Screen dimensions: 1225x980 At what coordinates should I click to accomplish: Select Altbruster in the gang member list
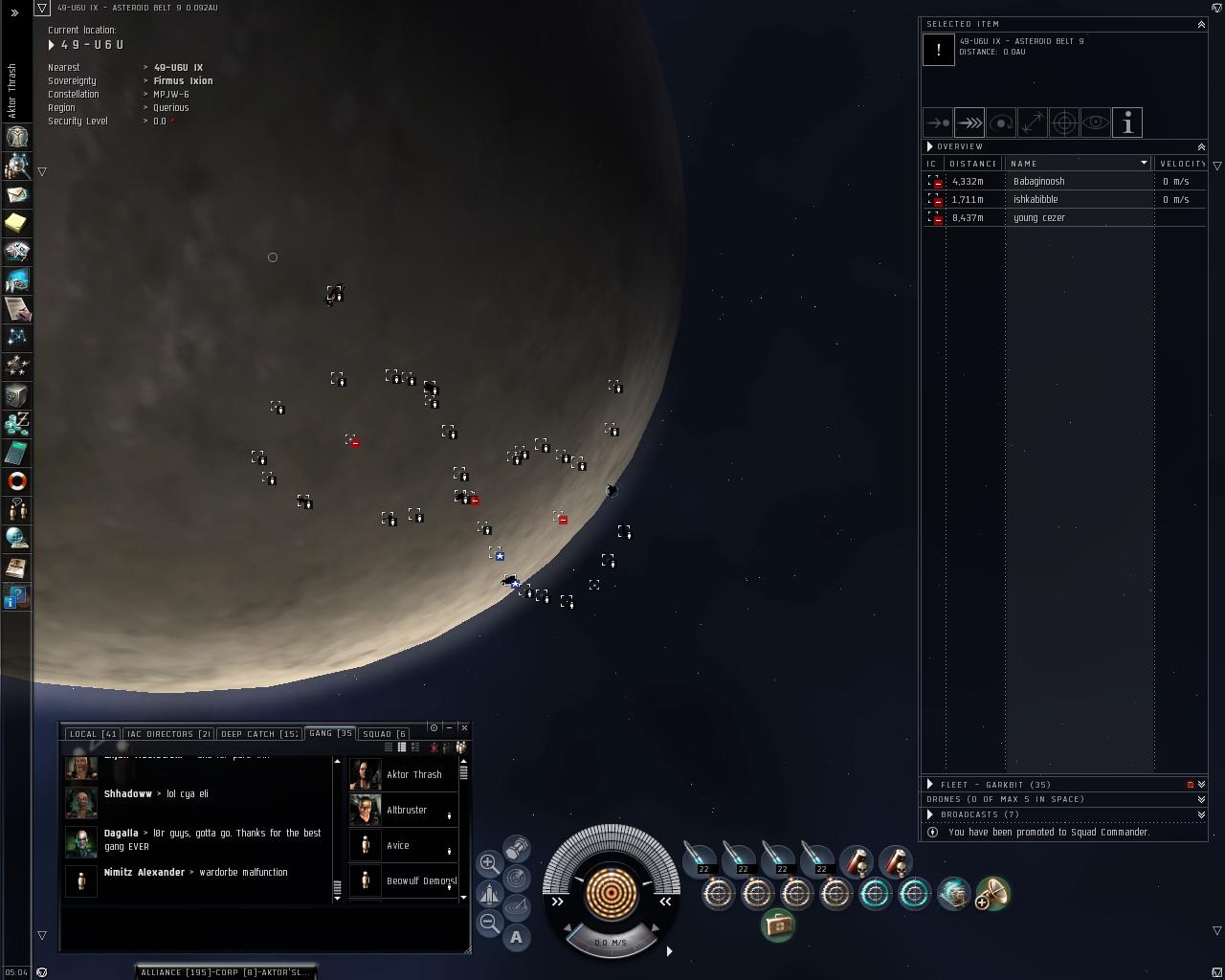(407, 811)
